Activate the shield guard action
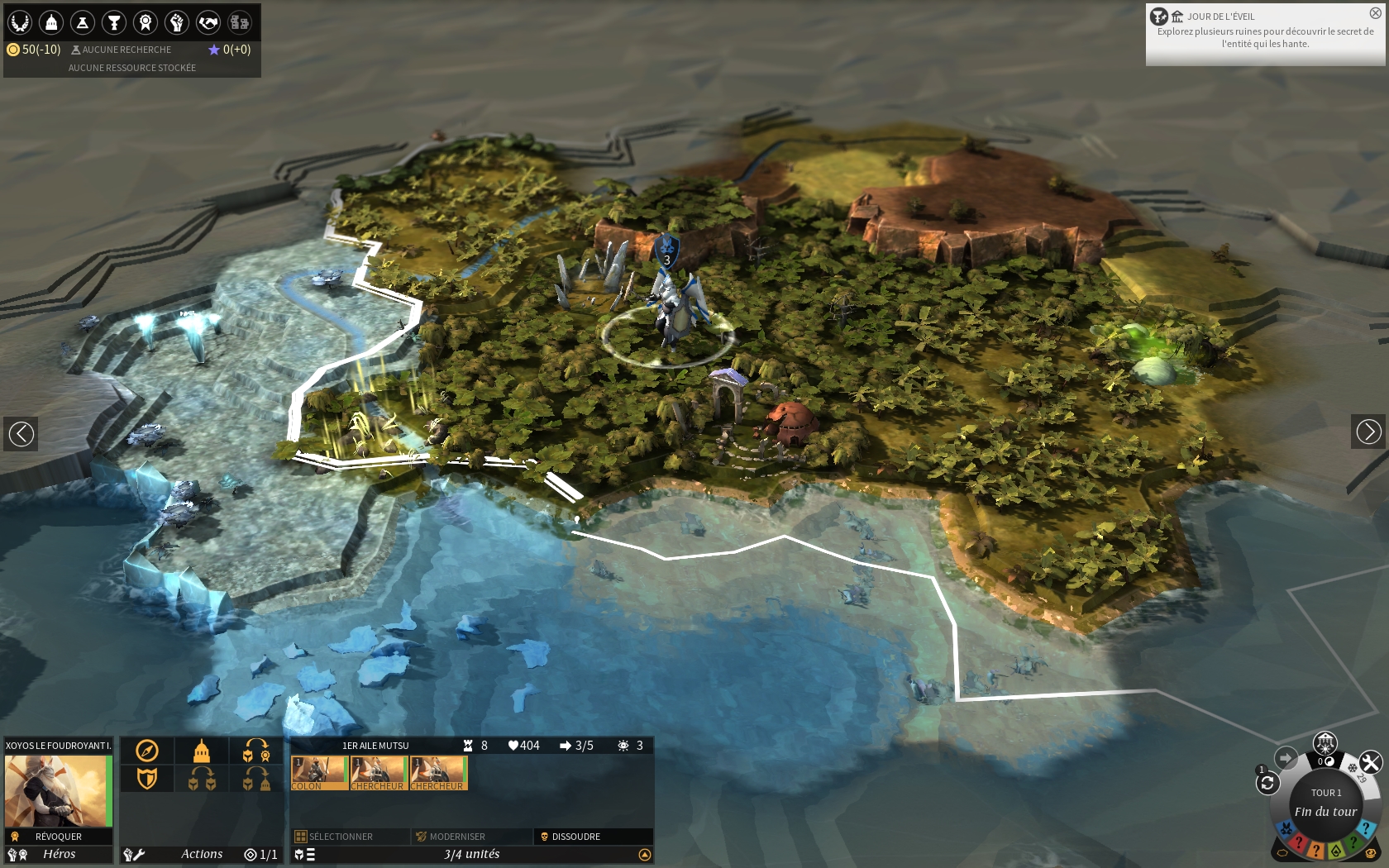The width and height of the screenshot is (1389, 868). pyautogui.click(x=147, y=778)
